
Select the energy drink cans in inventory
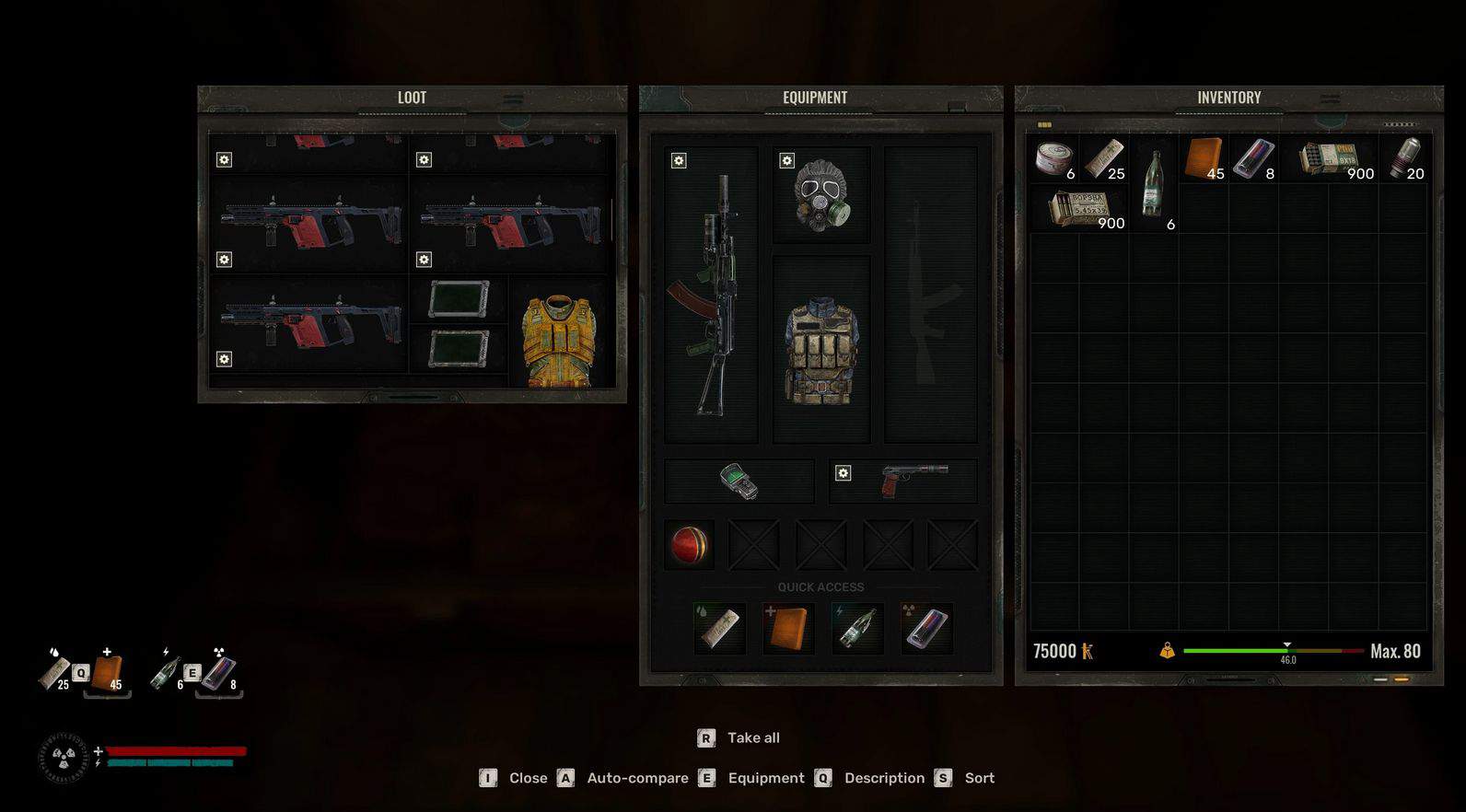click(x=1253, y=158)
